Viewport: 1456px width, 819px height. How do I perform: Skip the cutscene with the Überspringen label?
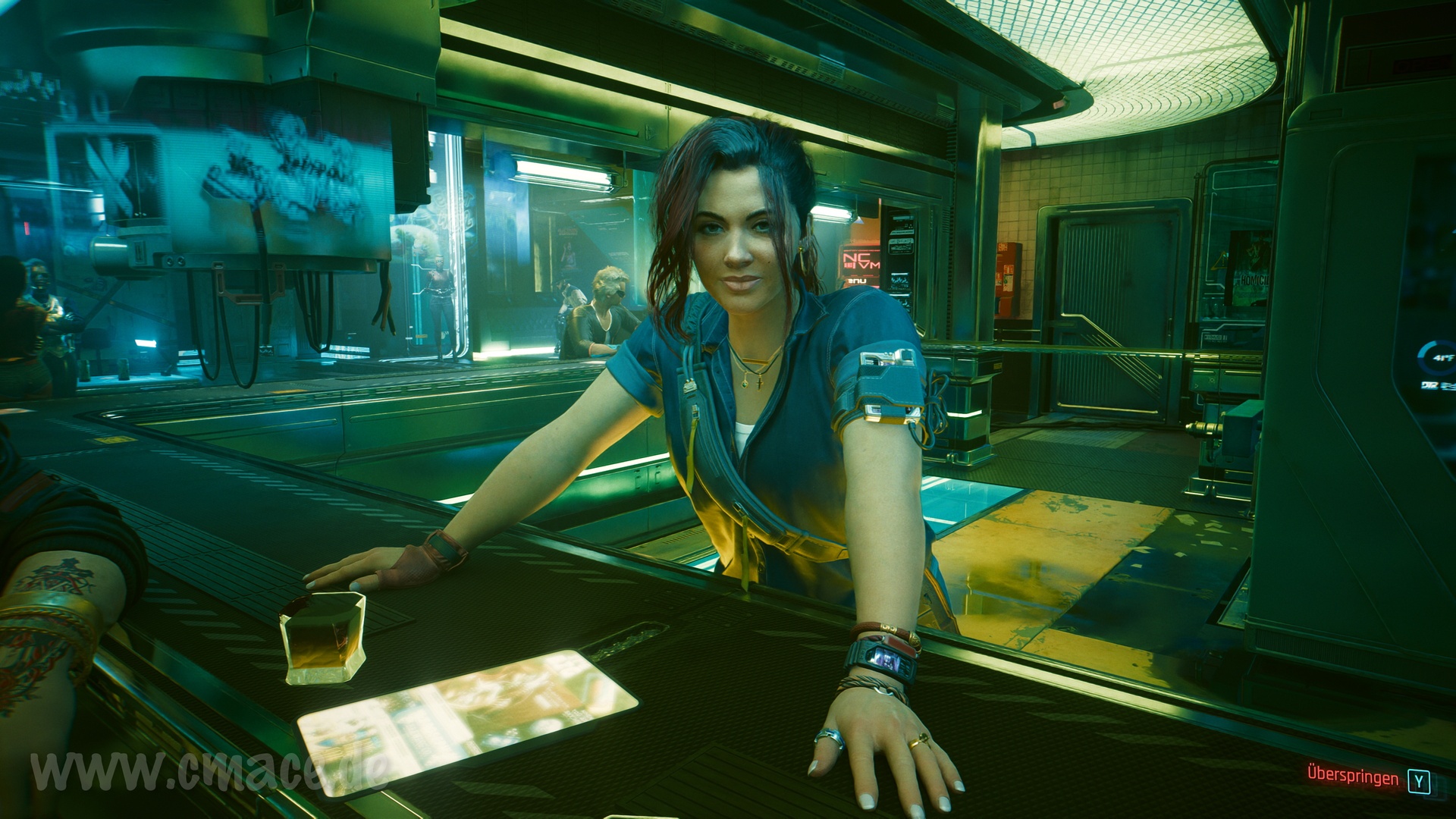pyautogui.click(x=1353, y=777)
